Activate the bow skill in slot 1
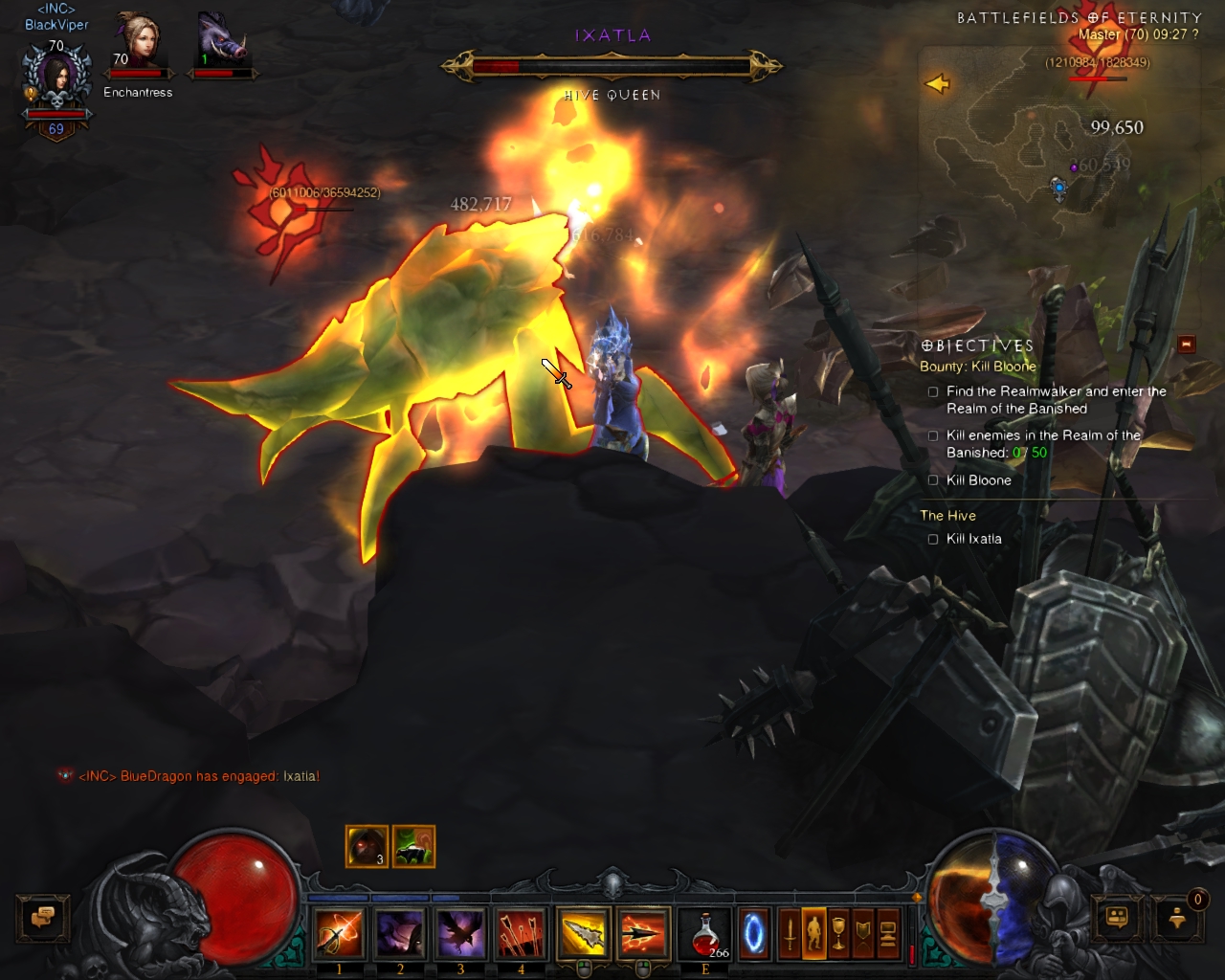Screen dimensions: 1225x980 point(339,934)
